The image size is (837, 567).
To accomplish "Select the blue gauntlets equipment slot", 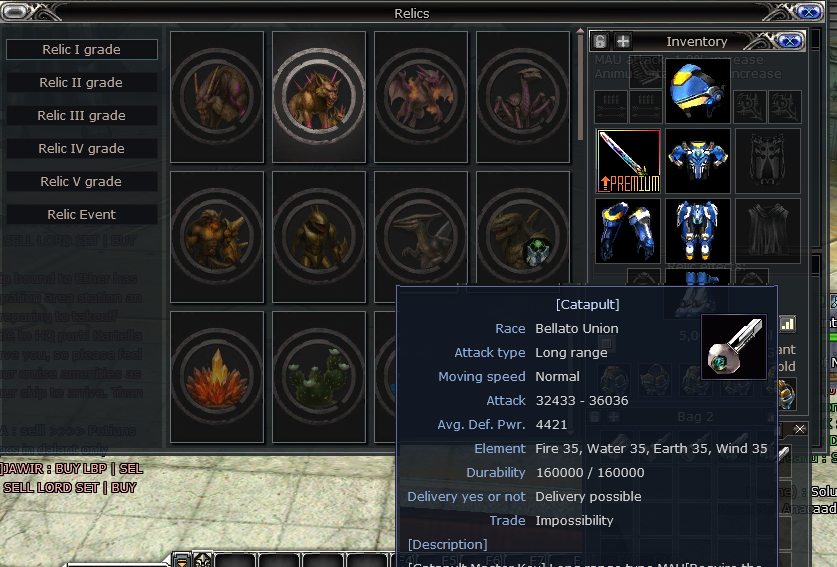I will pos(629,231).
